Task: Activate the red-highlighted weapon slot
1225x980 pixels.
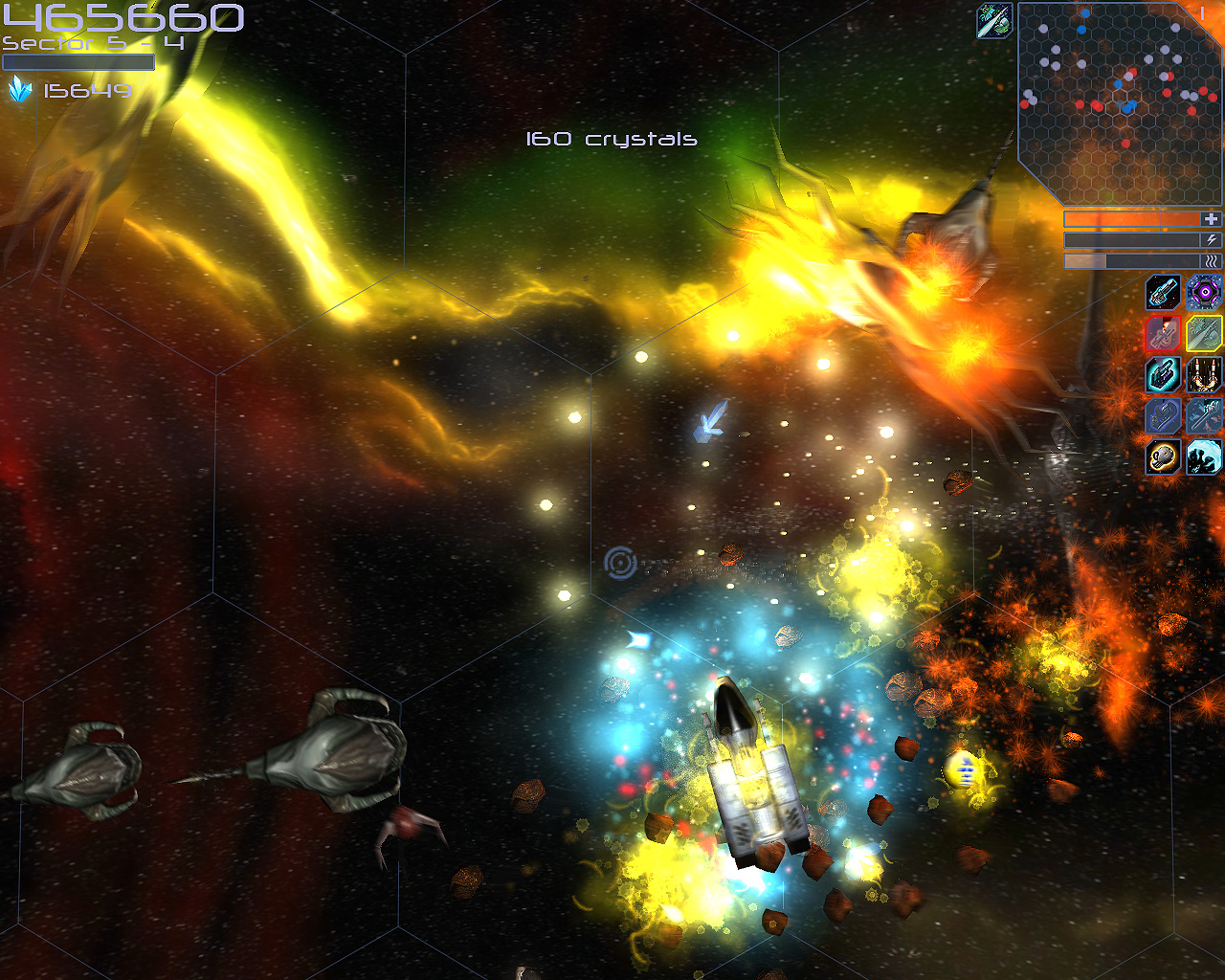Action: tap(1162, 335)
